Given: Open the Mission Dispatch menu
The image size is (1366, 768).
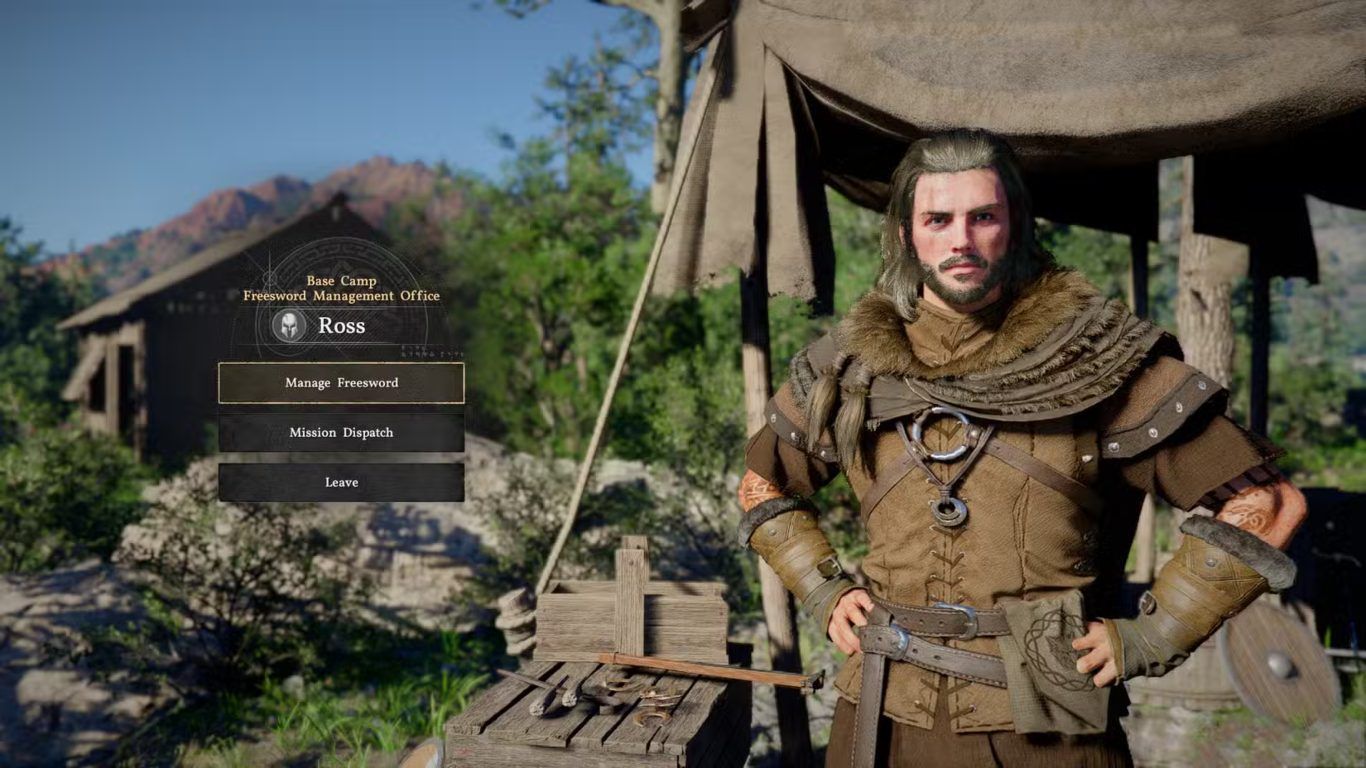Looking at the screenshot, I should point(341,433).
